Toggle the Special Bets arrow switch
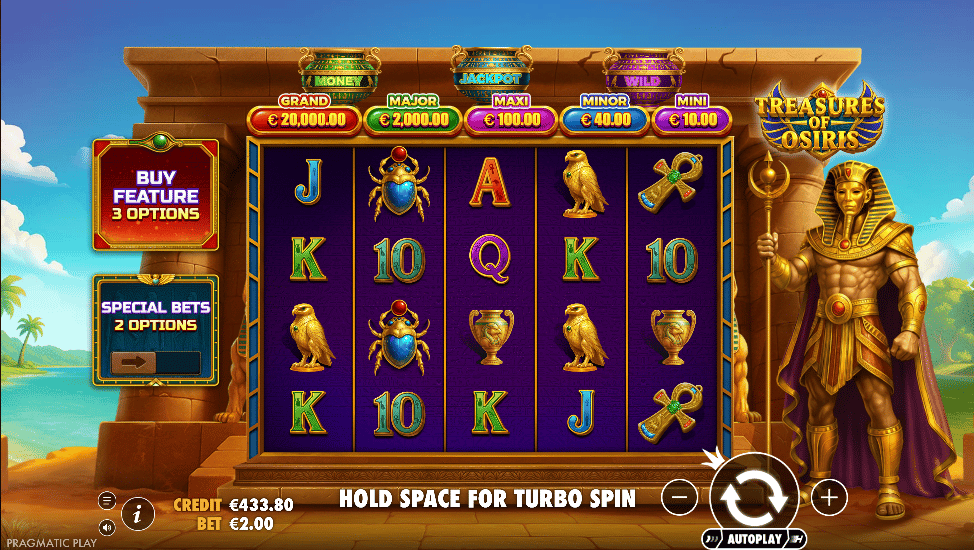974x550 pixels. click(155, 362)
